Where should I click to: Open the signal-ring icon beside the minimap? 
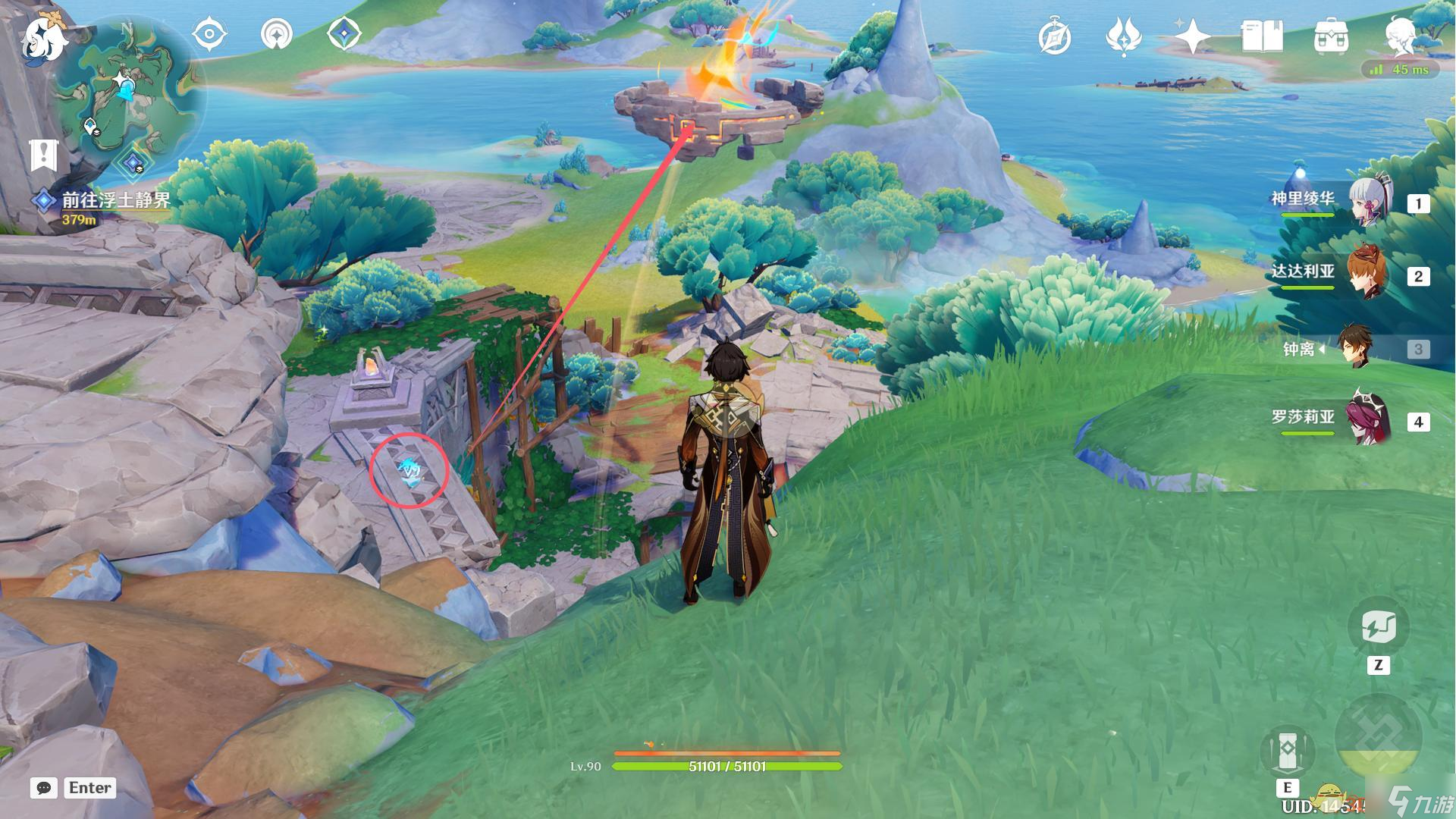277,35
